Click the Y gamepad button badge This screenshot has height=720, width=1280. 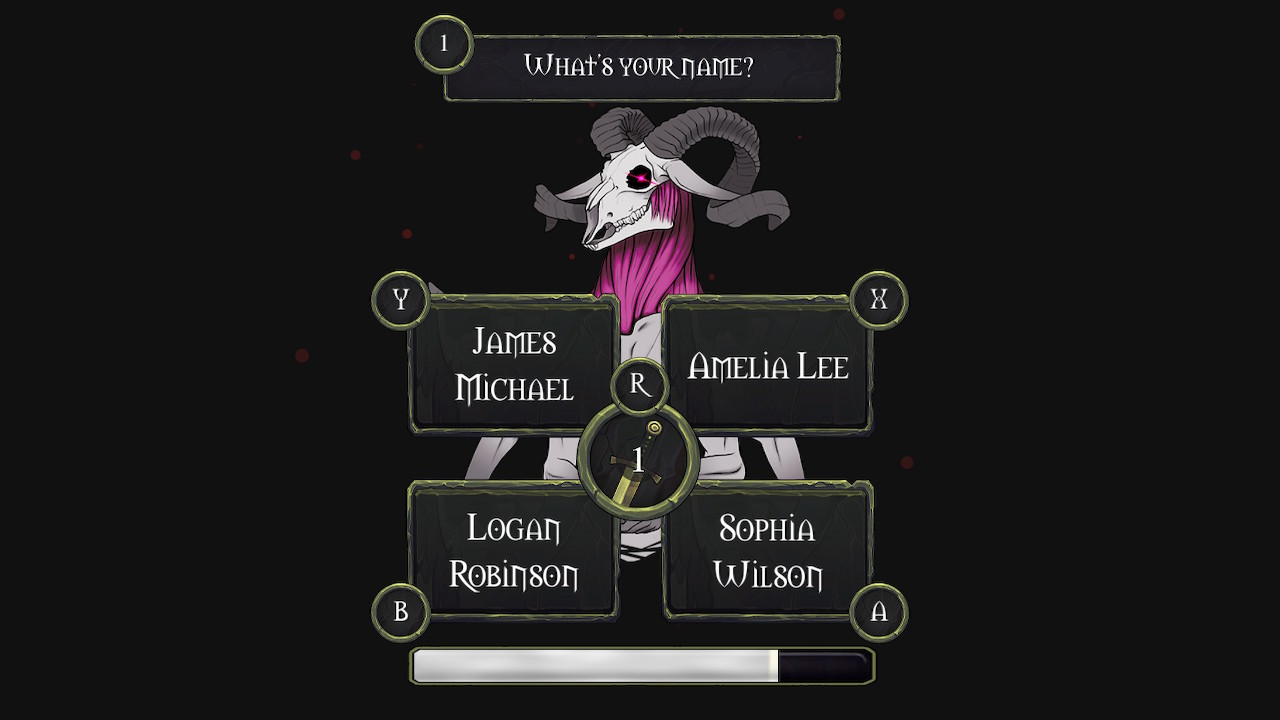point(399,297)
